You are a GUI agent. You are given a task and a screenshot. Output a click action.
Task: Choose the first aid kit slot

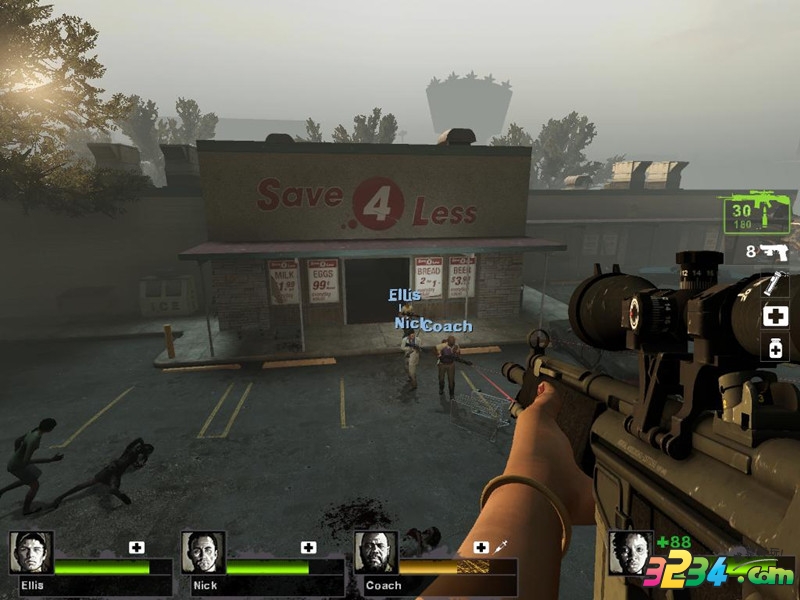pyautogui.click(x=775, y=317)
